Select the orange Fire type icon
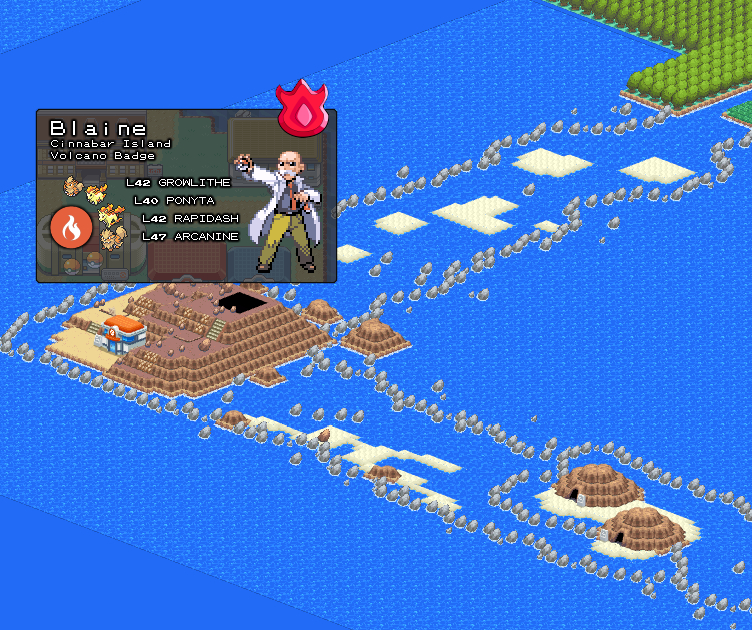Viewport: 752px width, 630px height. tap(71, 229)
